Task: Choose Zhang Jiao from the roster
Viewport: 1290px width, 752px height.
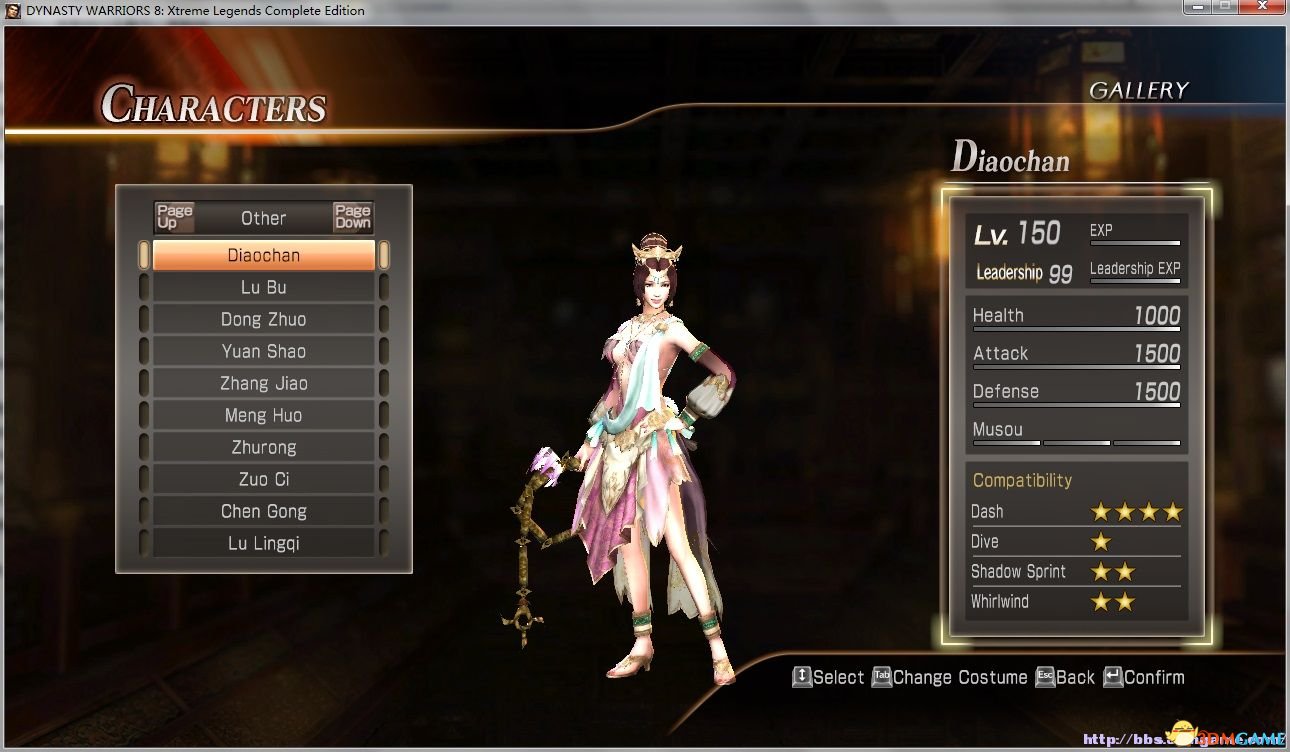Action: pyautogui.click(x=264, y=383)
